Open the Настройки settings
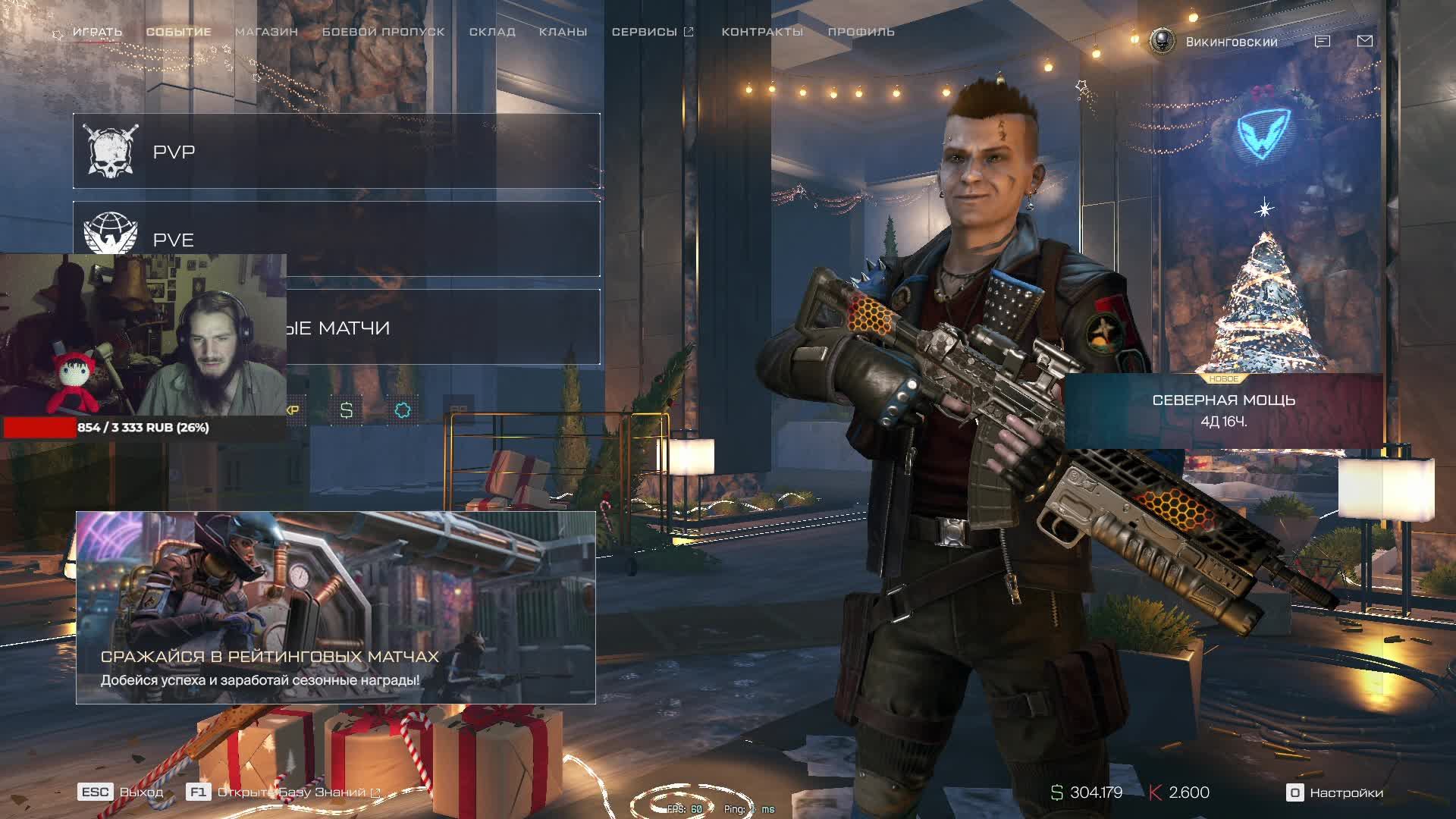The image size is (1456, 819). [1335, 792]
